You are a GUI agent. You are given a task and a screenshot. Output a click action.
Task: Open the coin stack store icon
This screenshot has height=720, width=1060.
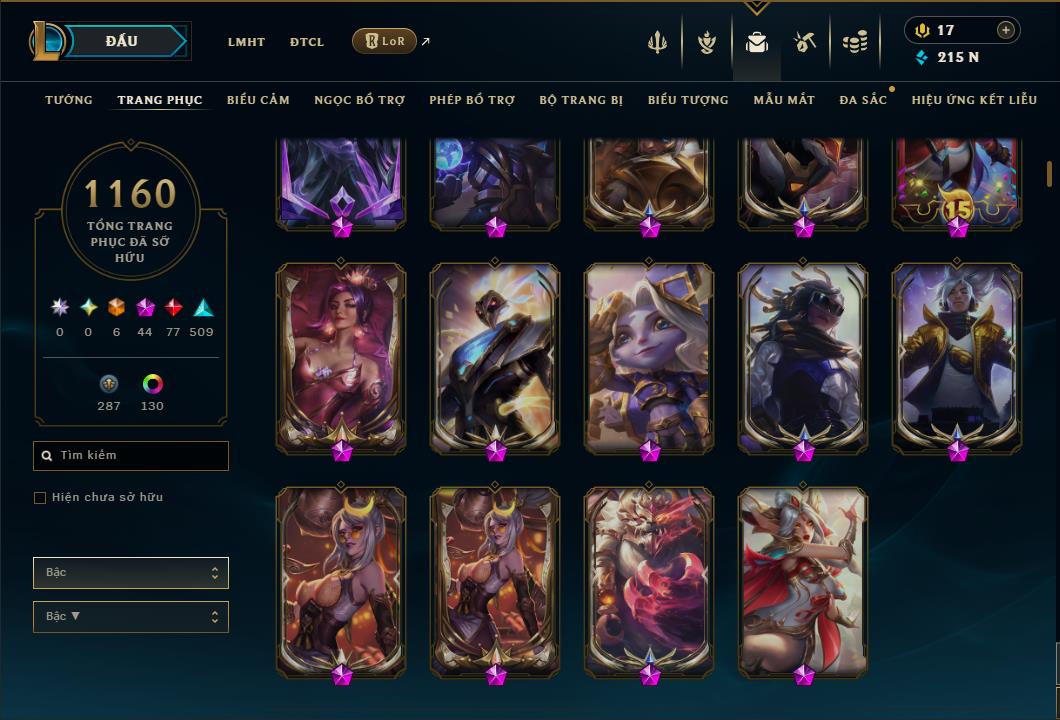[854, 42]
